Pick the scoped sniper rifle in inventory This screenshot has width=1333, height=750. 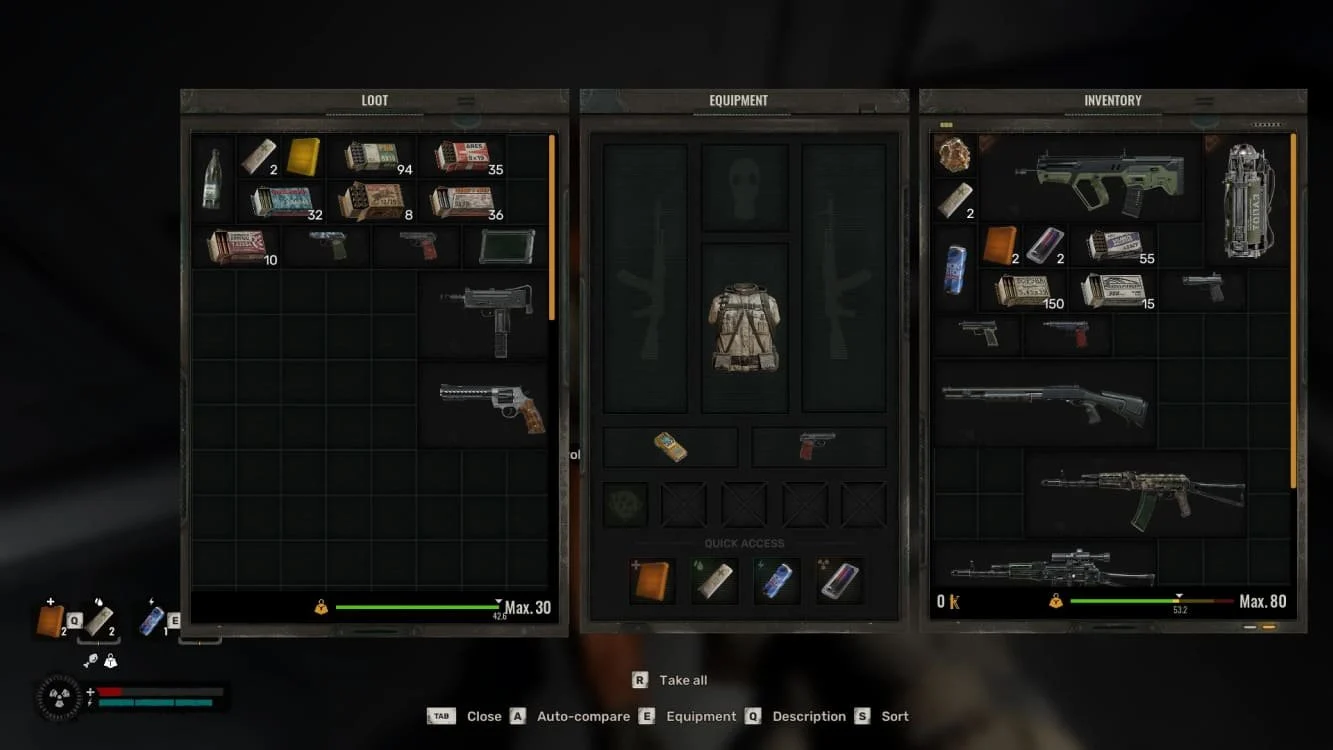[1053, 567]
